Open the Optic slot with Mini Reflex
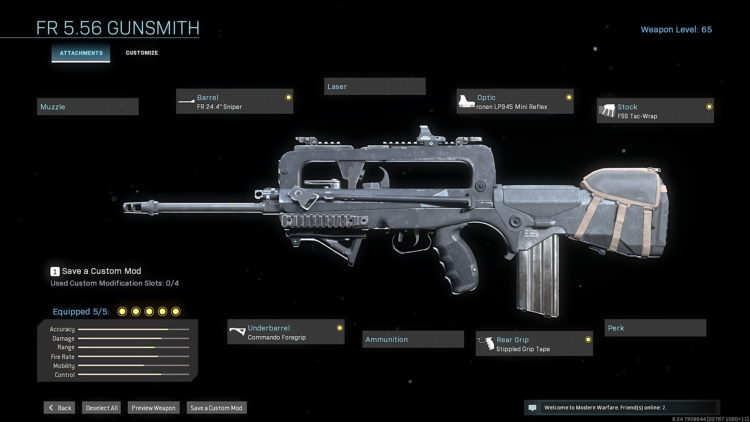Image resolution: width=750 pixels, height=422 pixels. coord(514,101)
